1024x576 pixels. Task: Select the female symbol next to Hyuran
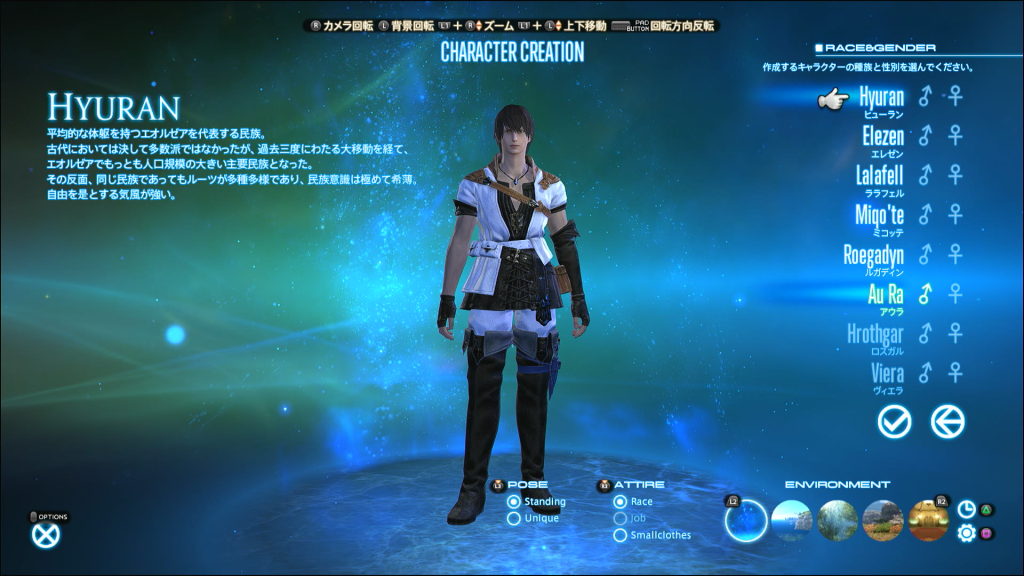957,97
